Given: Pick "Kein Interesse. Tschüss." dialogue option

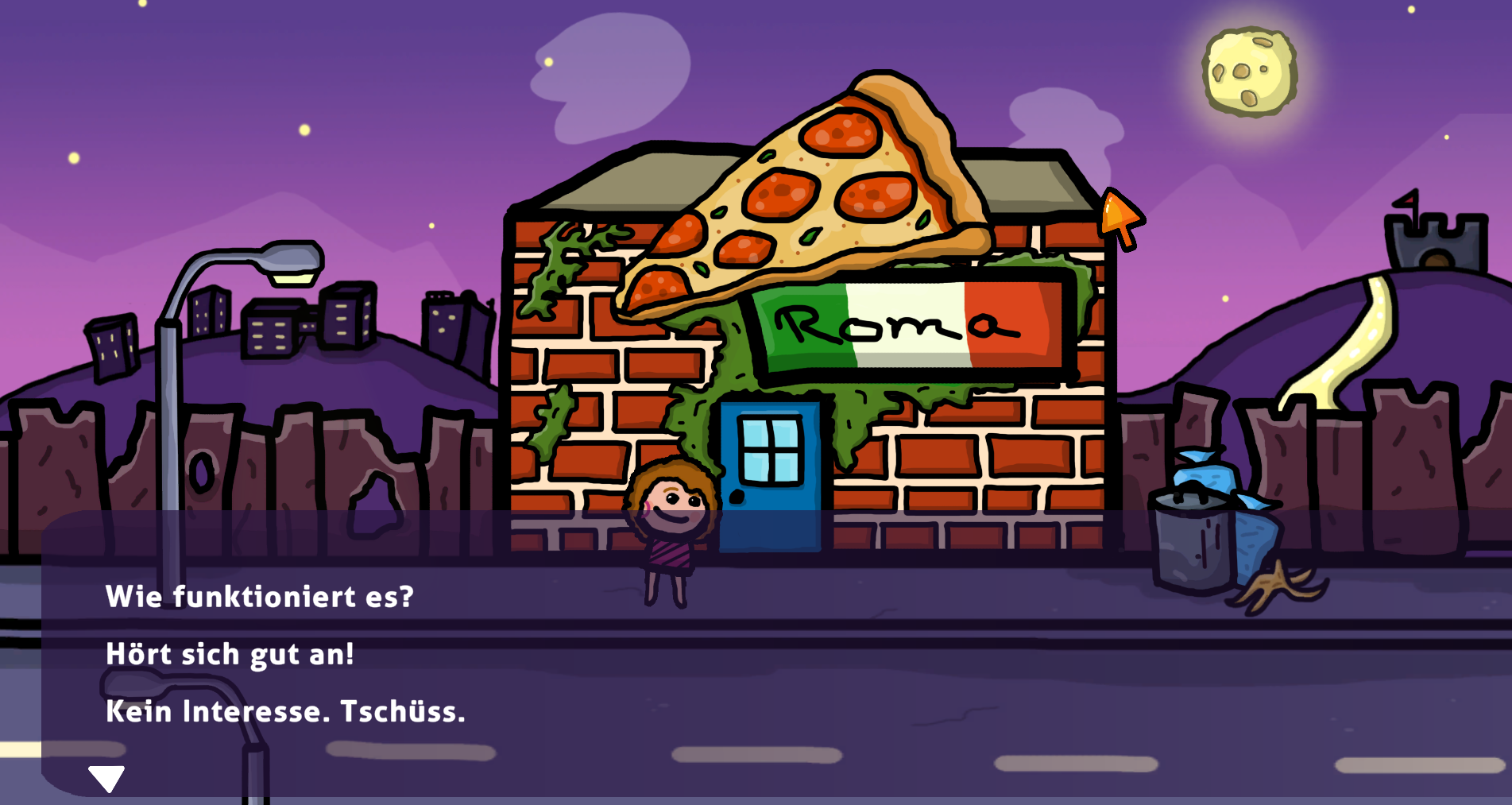Looking at the screenshot, I should pos(285,711).
